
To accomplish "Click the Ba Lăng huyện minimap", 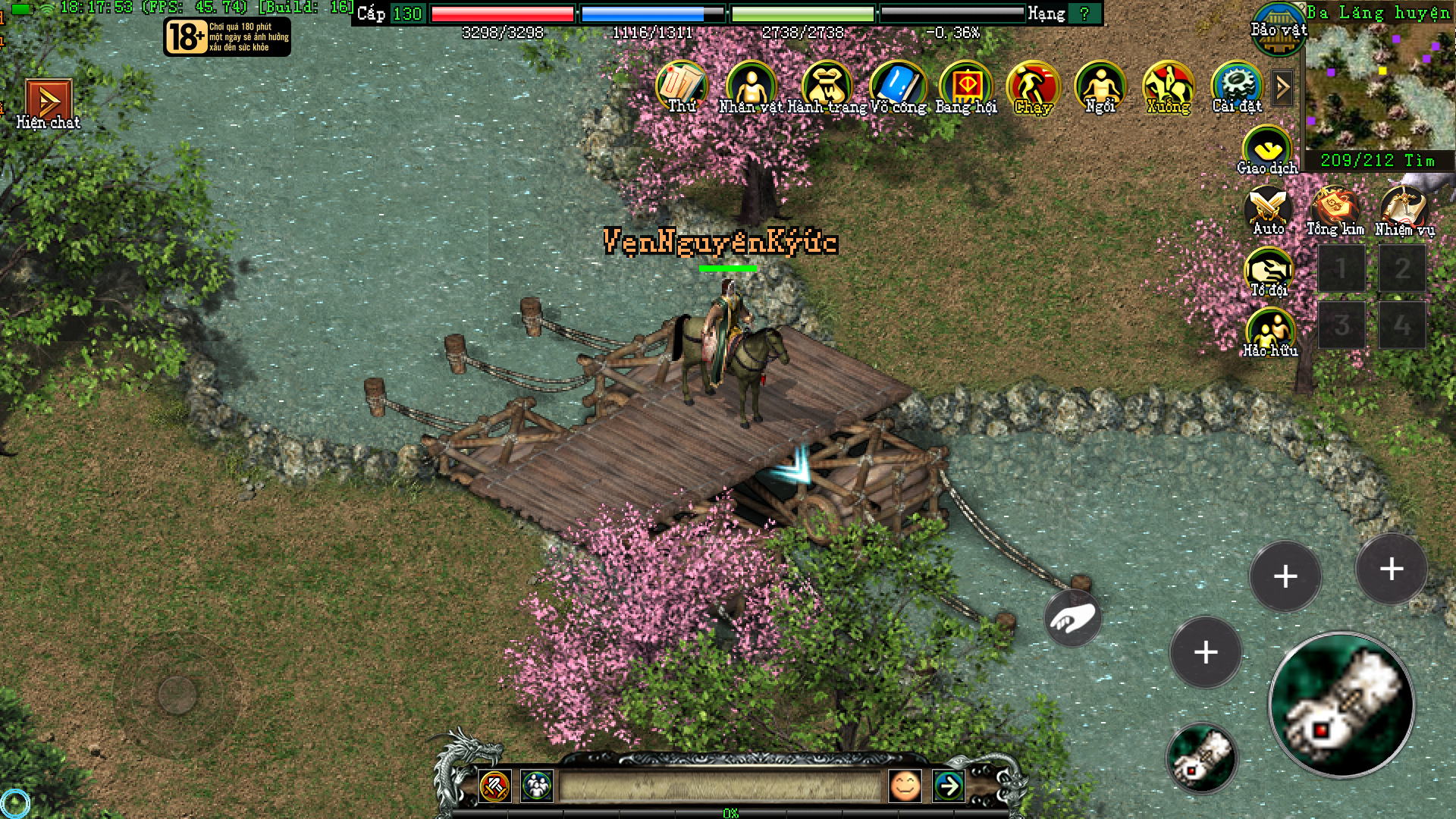I will pos(1379,88).
